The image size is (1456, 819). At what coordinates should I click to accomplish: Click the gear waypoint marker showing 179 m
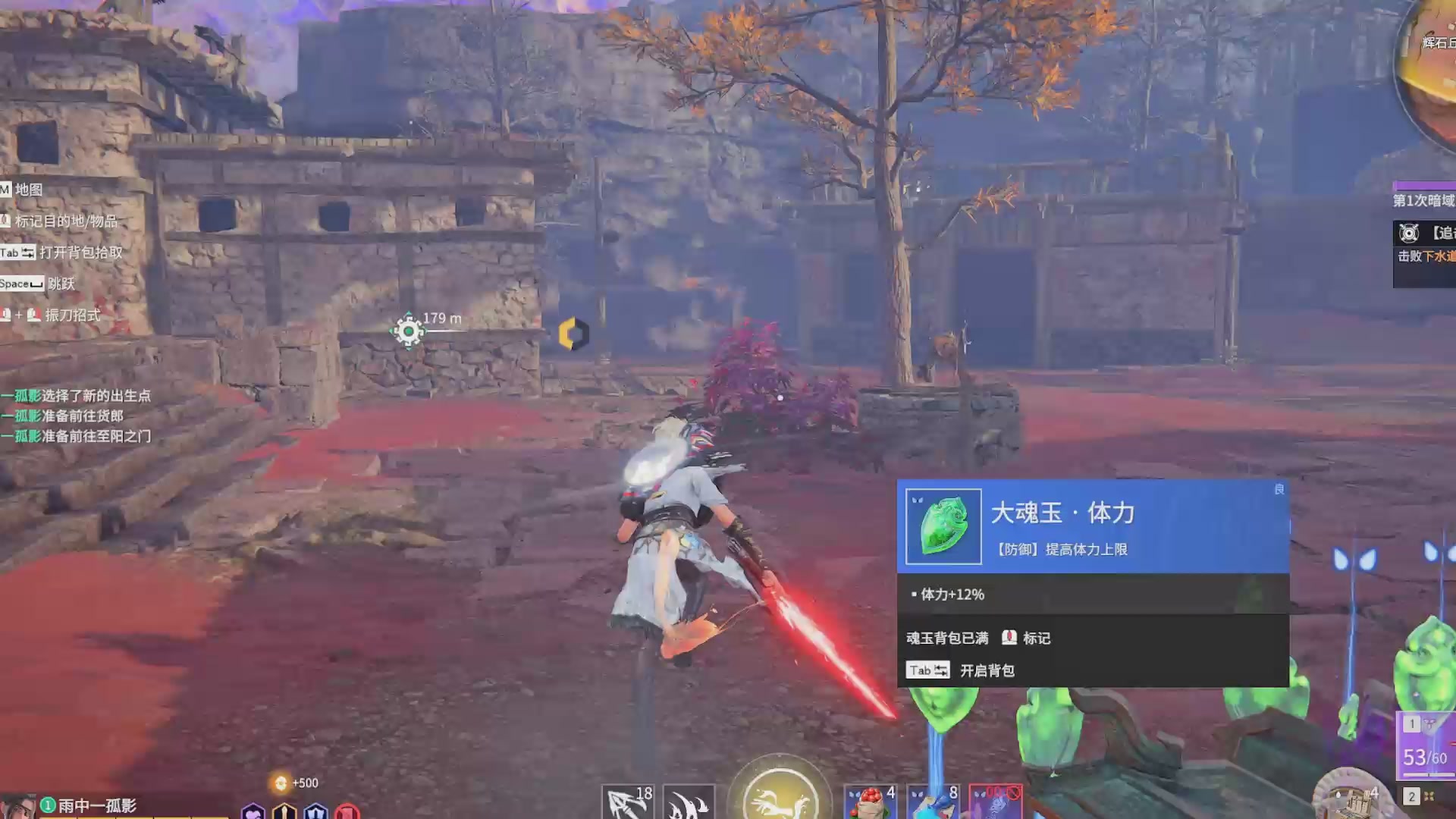click(409, 330)
